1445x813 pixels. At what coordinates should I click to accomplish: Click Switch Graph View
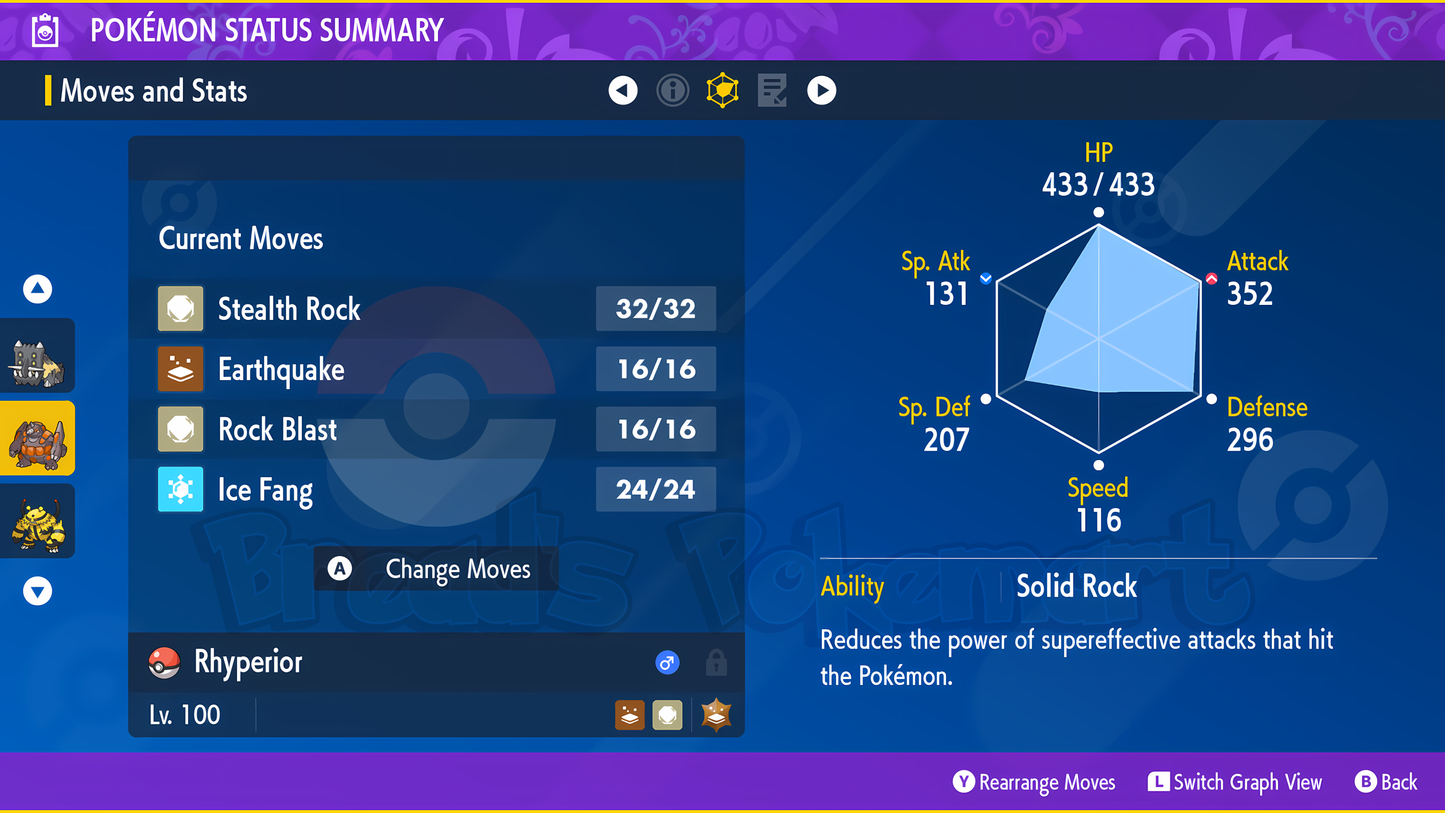pyautogui.click(x=1235, y=782)
